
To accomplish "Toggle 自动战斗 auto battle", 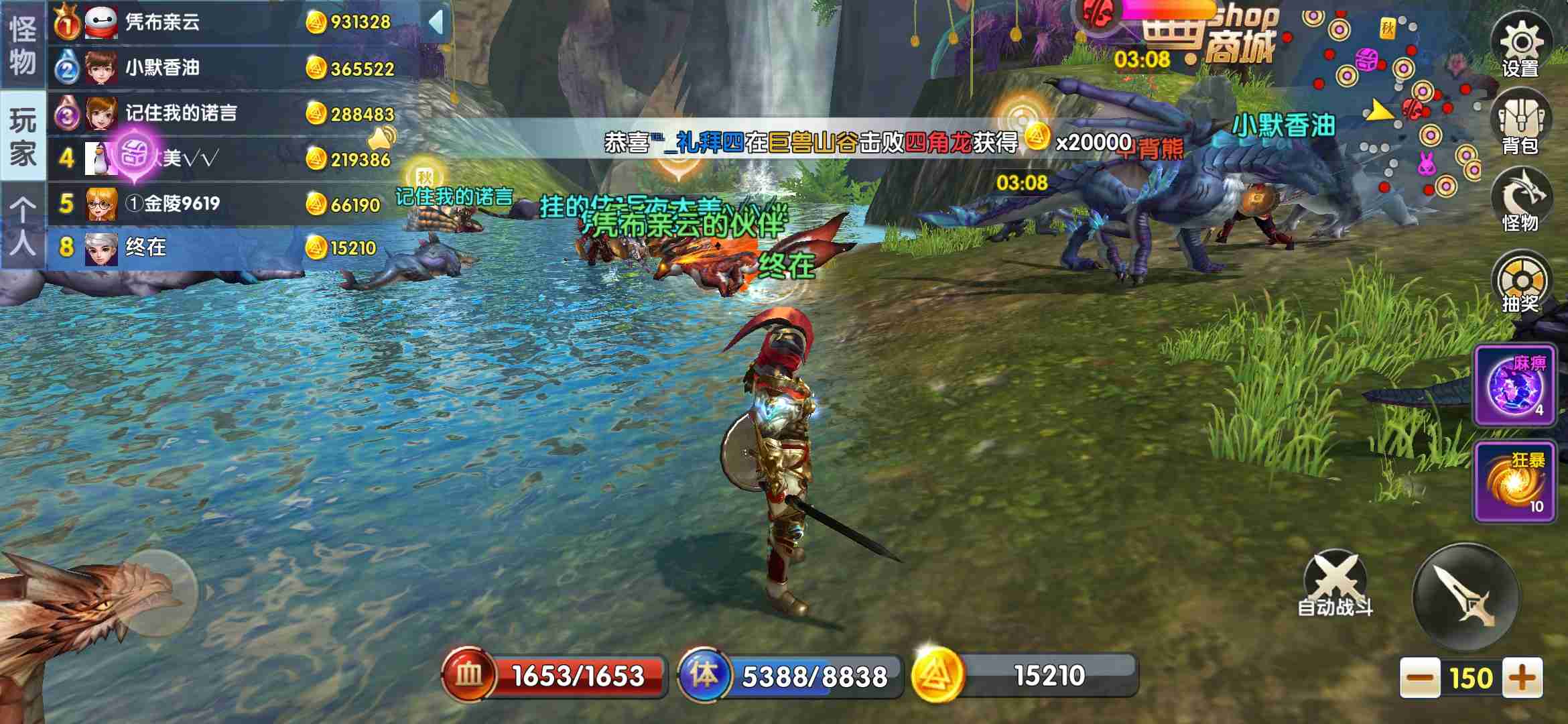I will coord(1335,585).
